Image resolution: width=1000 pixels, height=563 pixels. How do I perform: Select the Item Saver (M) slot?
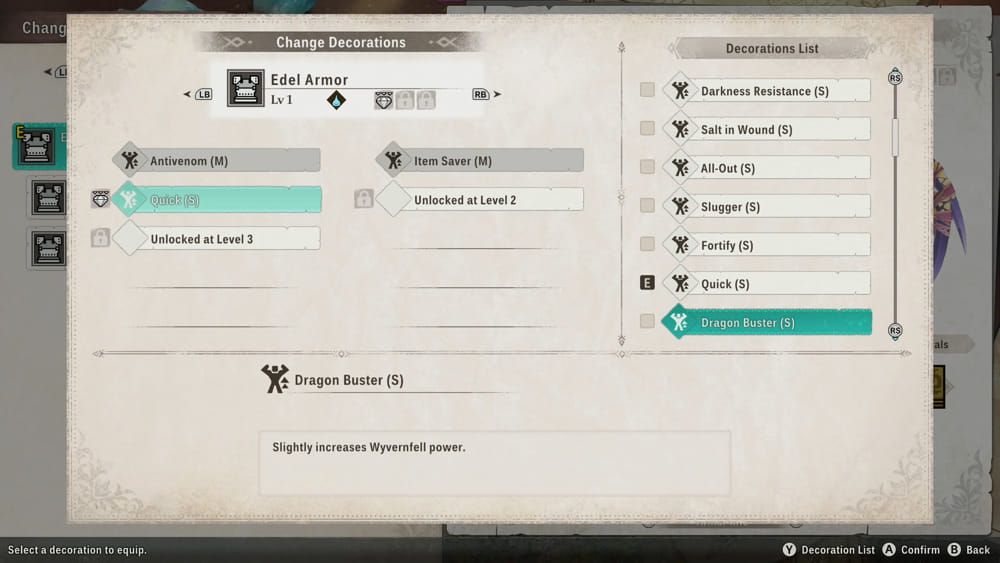point(480,161)
